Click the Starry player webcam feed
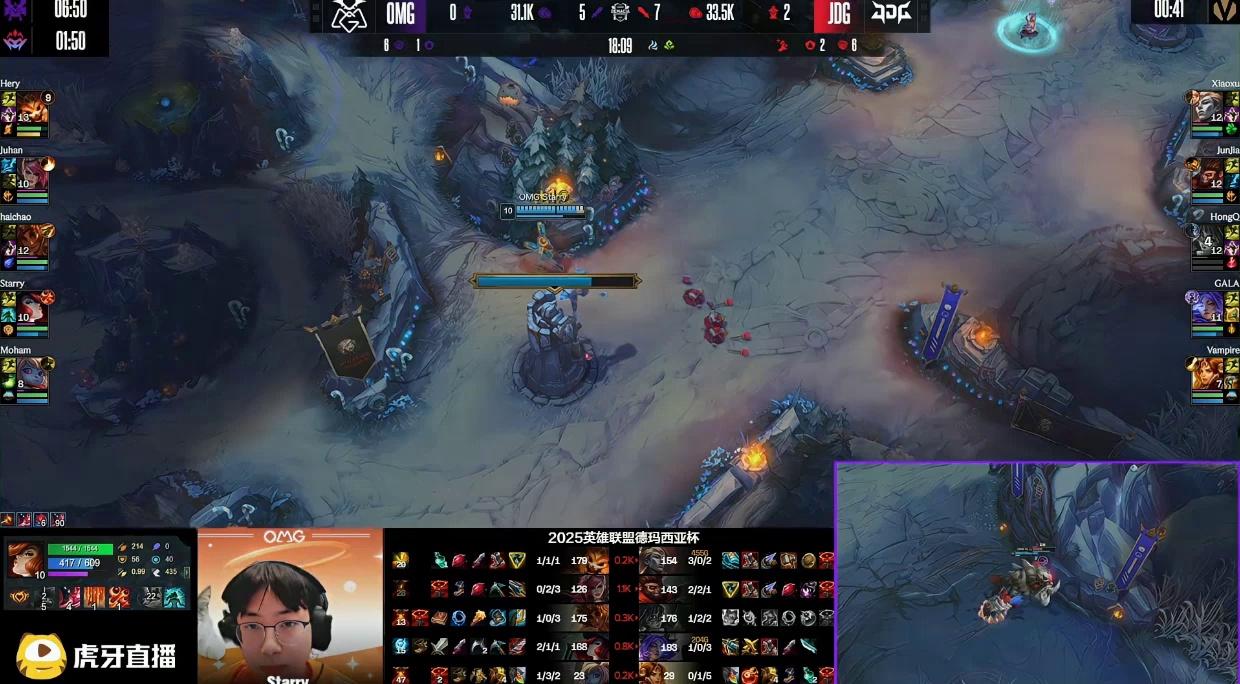The height and width of the screenshot is (684, 1240). click(x=289, y=607)
